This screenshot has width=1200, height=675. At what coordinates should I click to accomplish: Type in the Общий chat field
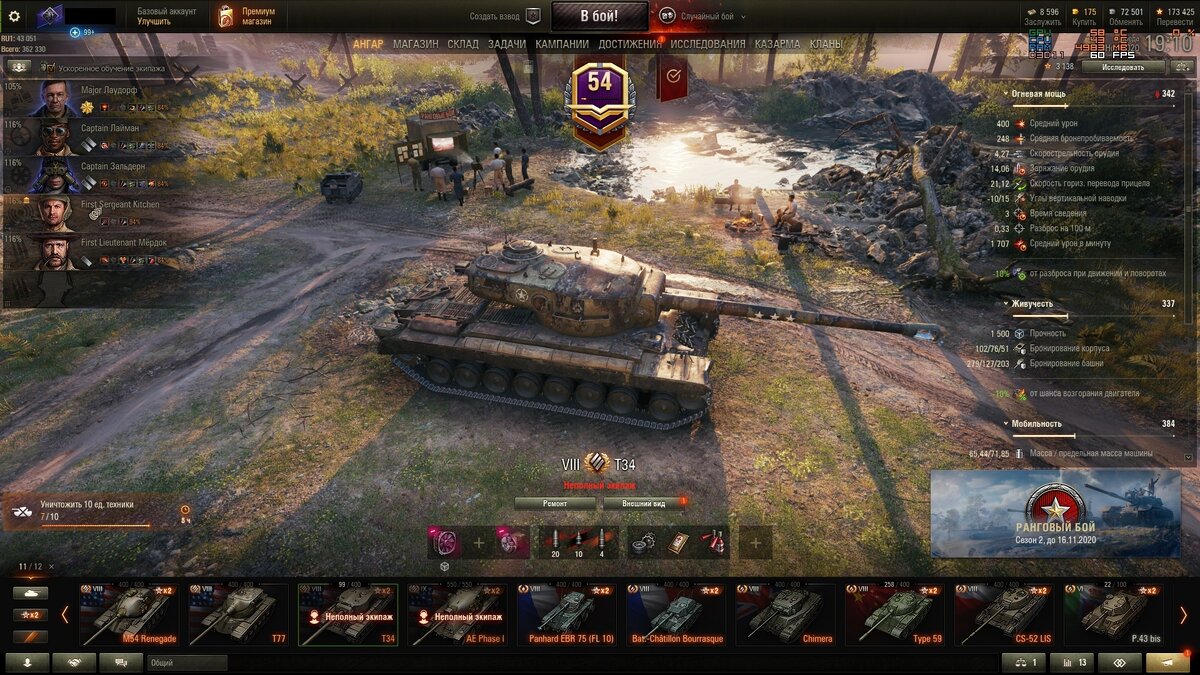187,662
